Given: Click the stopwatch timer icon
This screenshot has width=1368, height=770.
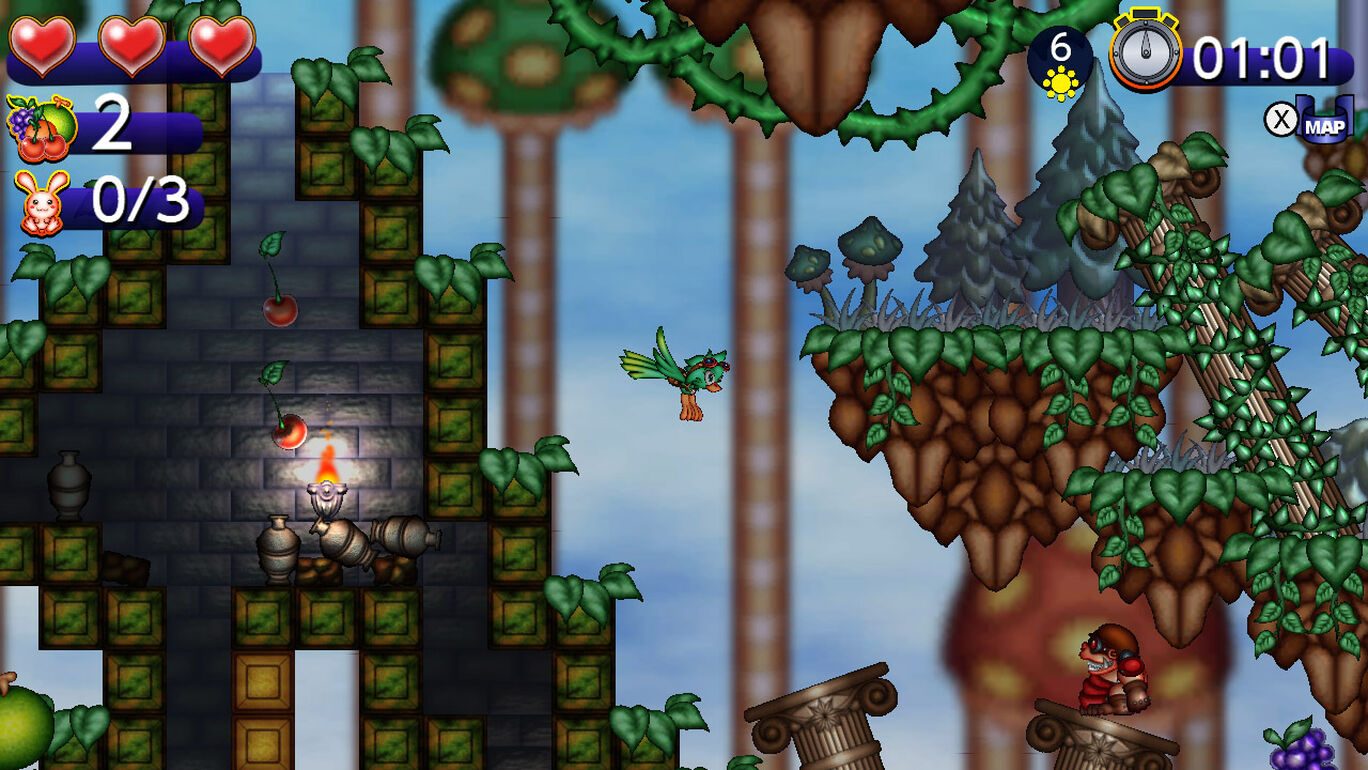Looking at the screenshot, I should pyautogui.click(x=1147, y=52).
